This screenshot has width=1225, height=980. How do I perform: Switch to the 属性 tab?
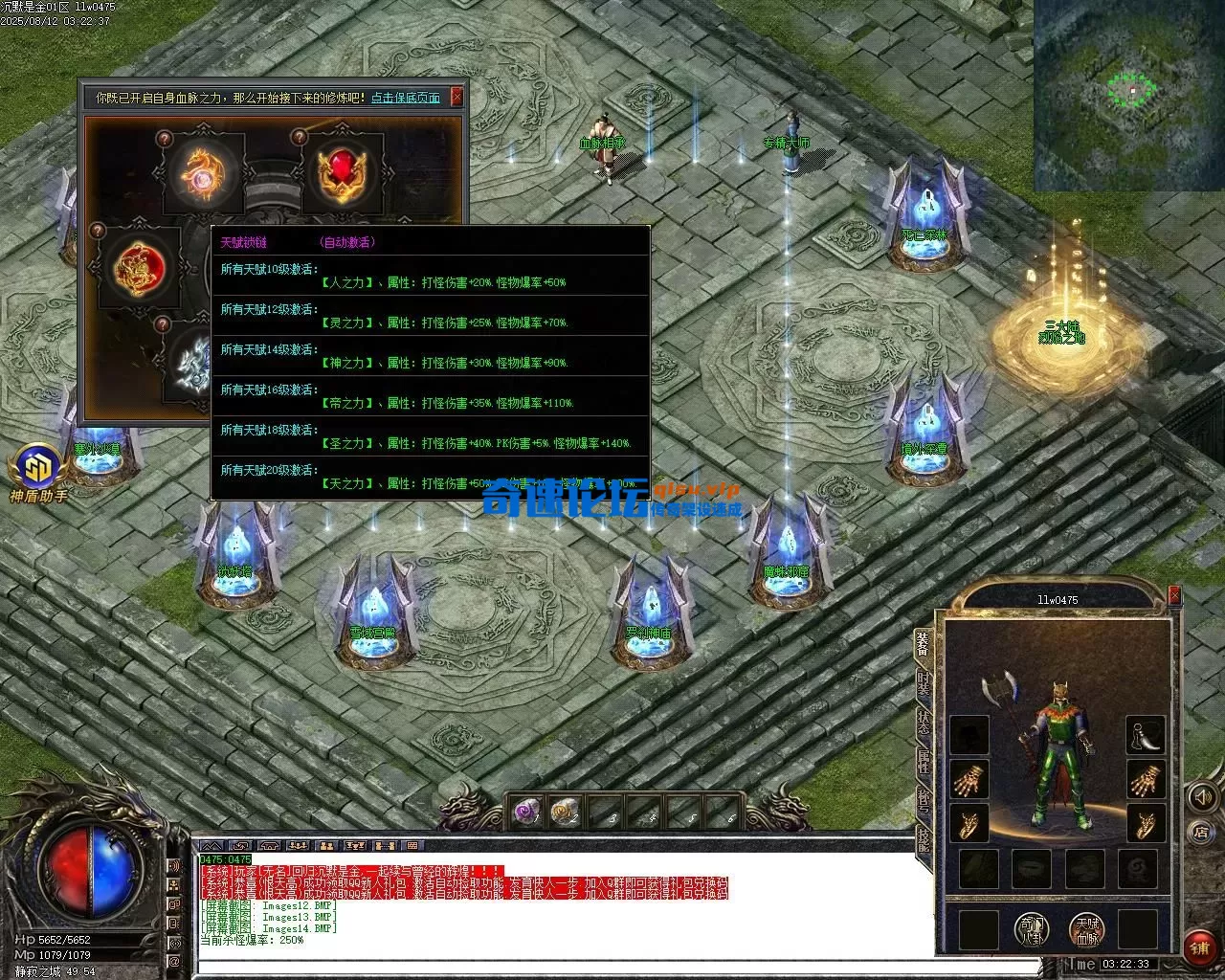click(x=924, y=762)
